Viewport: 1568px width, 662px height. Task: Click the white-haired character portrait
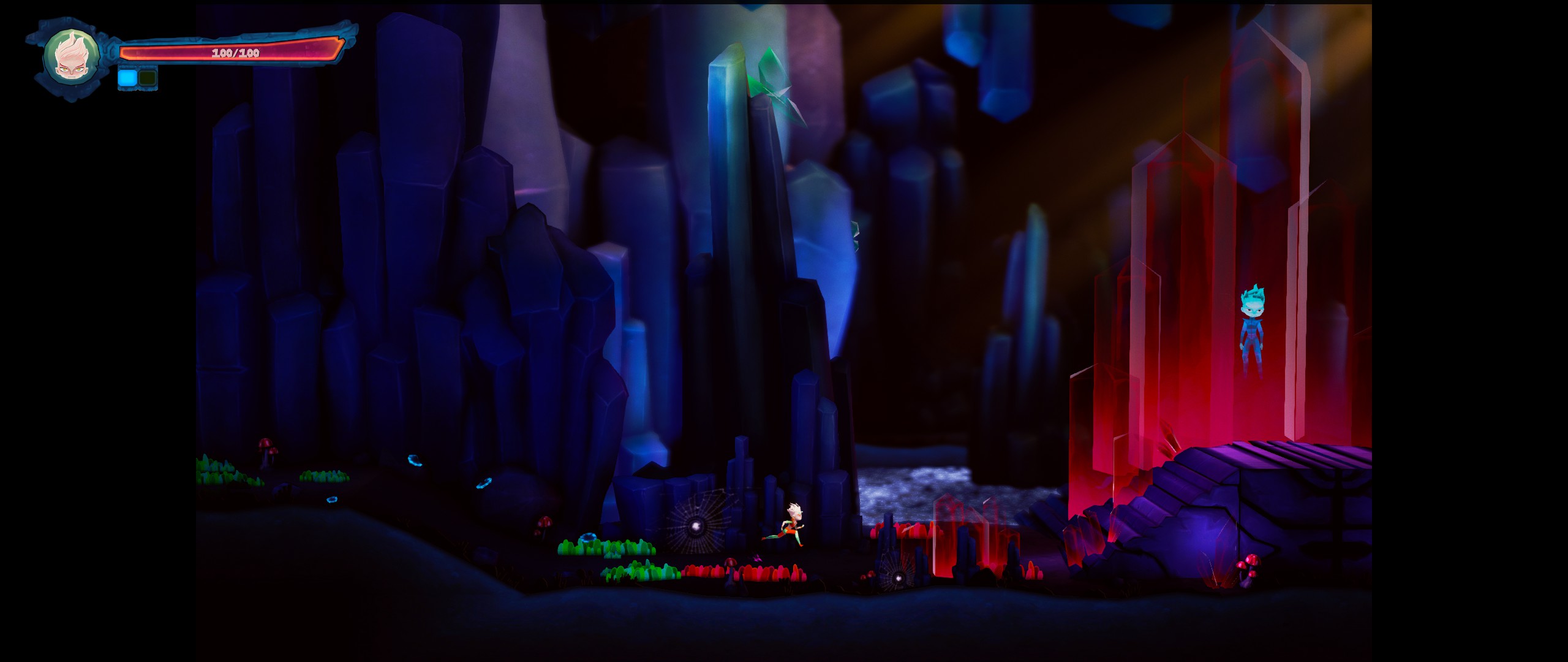(71, 57)
